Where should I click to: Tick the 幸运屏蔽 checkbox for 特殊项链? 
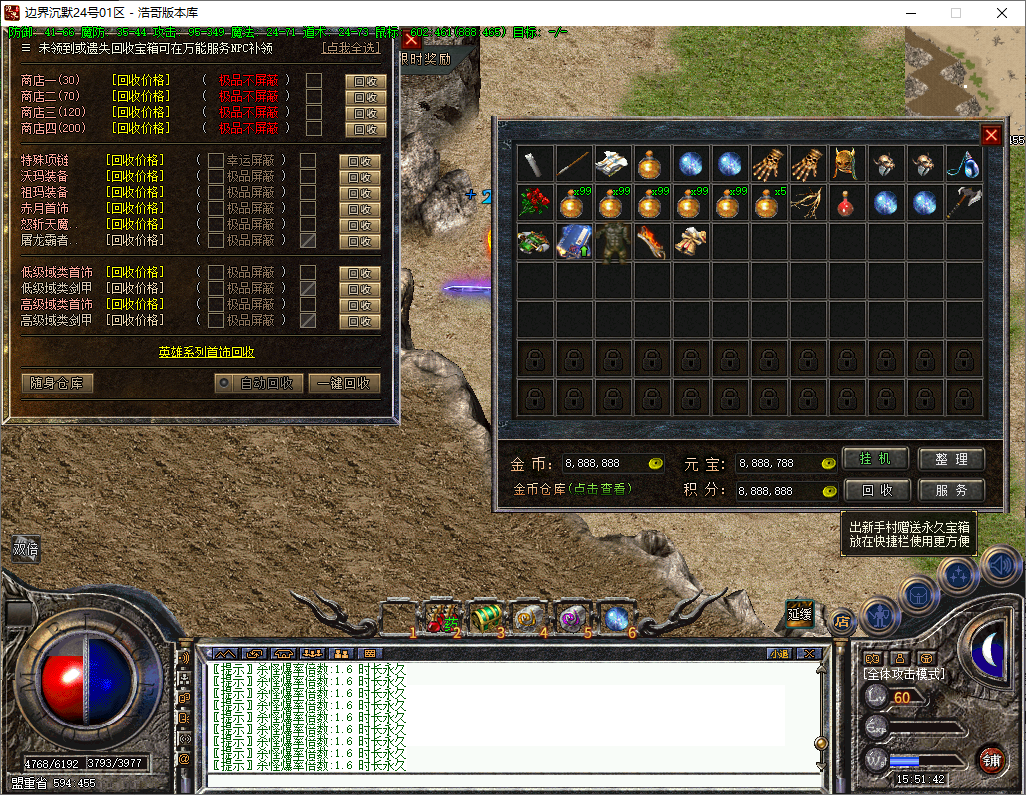[x=215, y=160]
